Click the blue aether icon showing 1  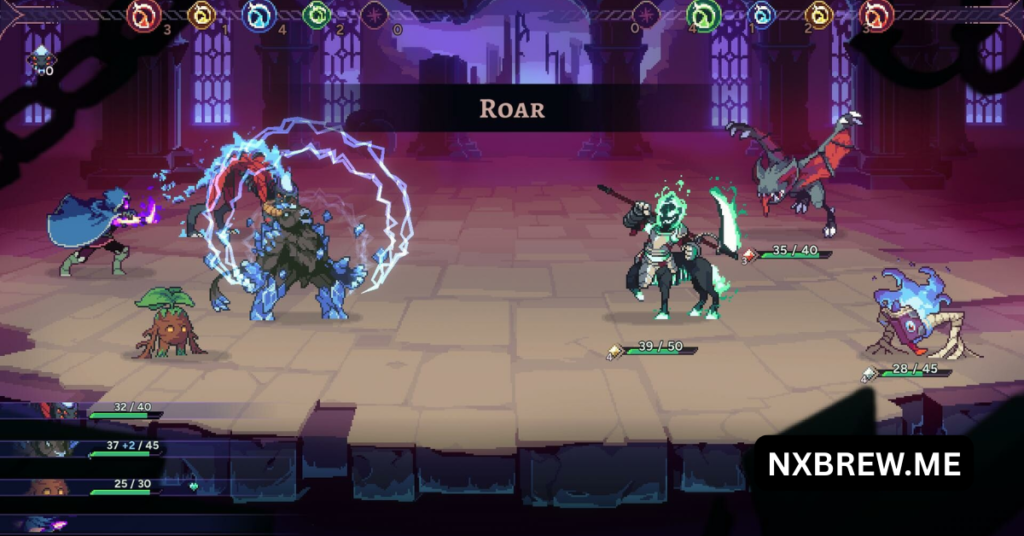click(x=761, y=15)
